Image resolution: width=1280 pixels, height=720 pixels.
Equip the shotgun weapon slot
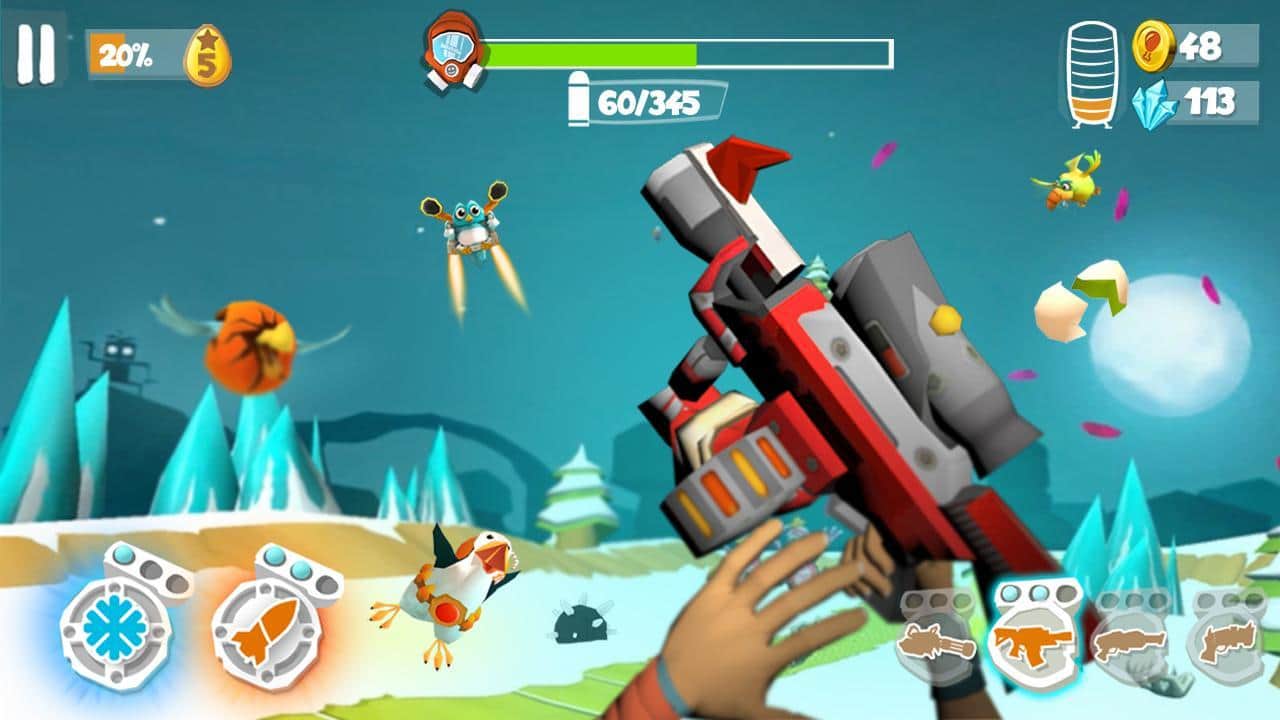(x=1130, y=640)
